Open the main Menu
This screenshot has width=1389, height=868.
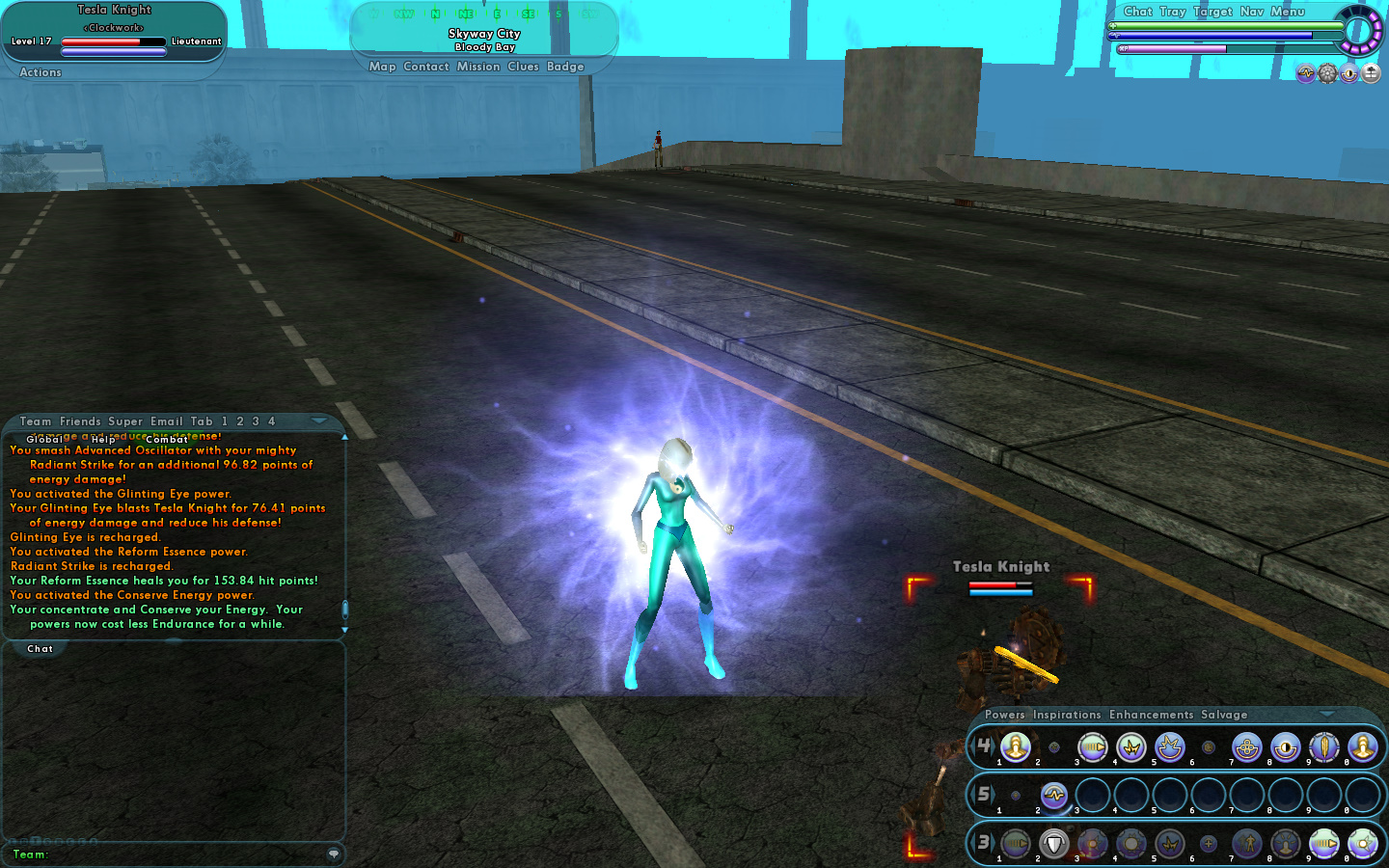pos(1287,12)
